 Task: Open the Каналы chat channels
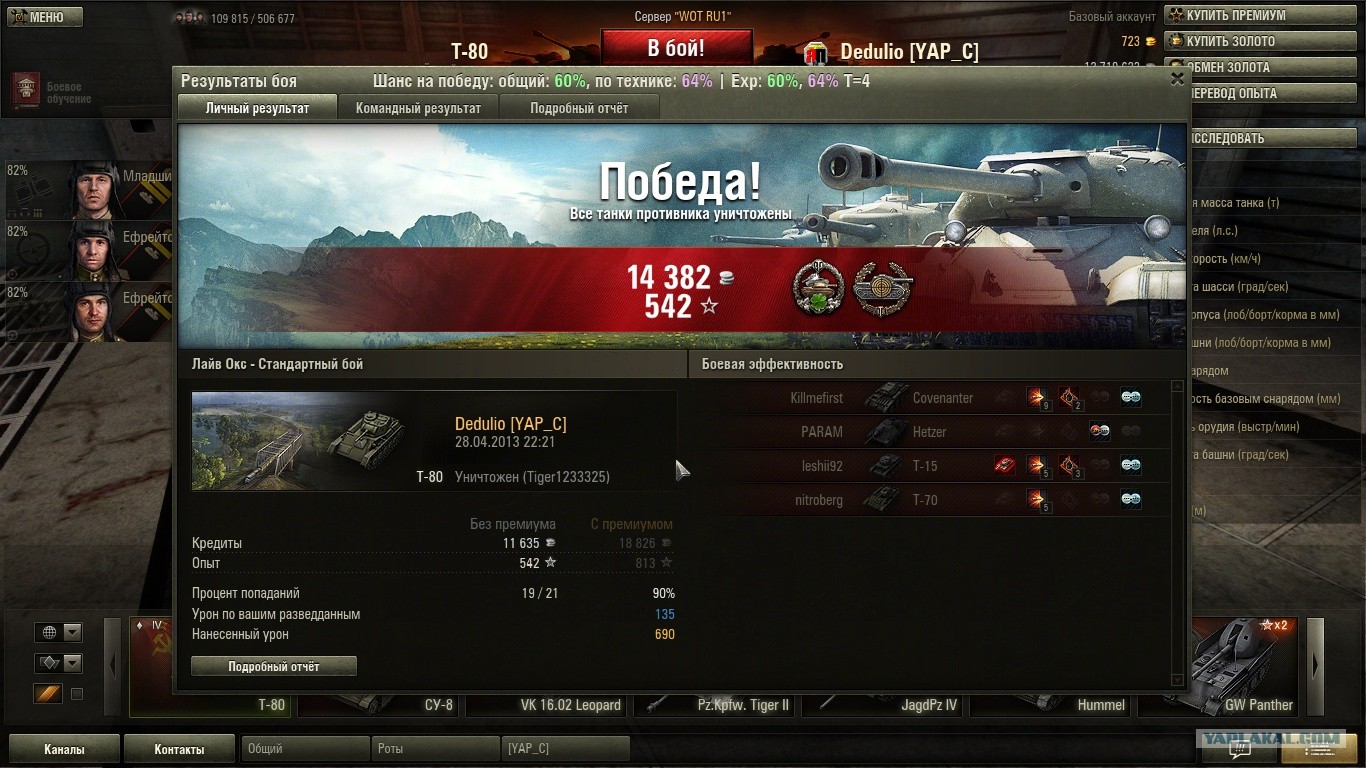pyautogui.click(x=64, y=749)
